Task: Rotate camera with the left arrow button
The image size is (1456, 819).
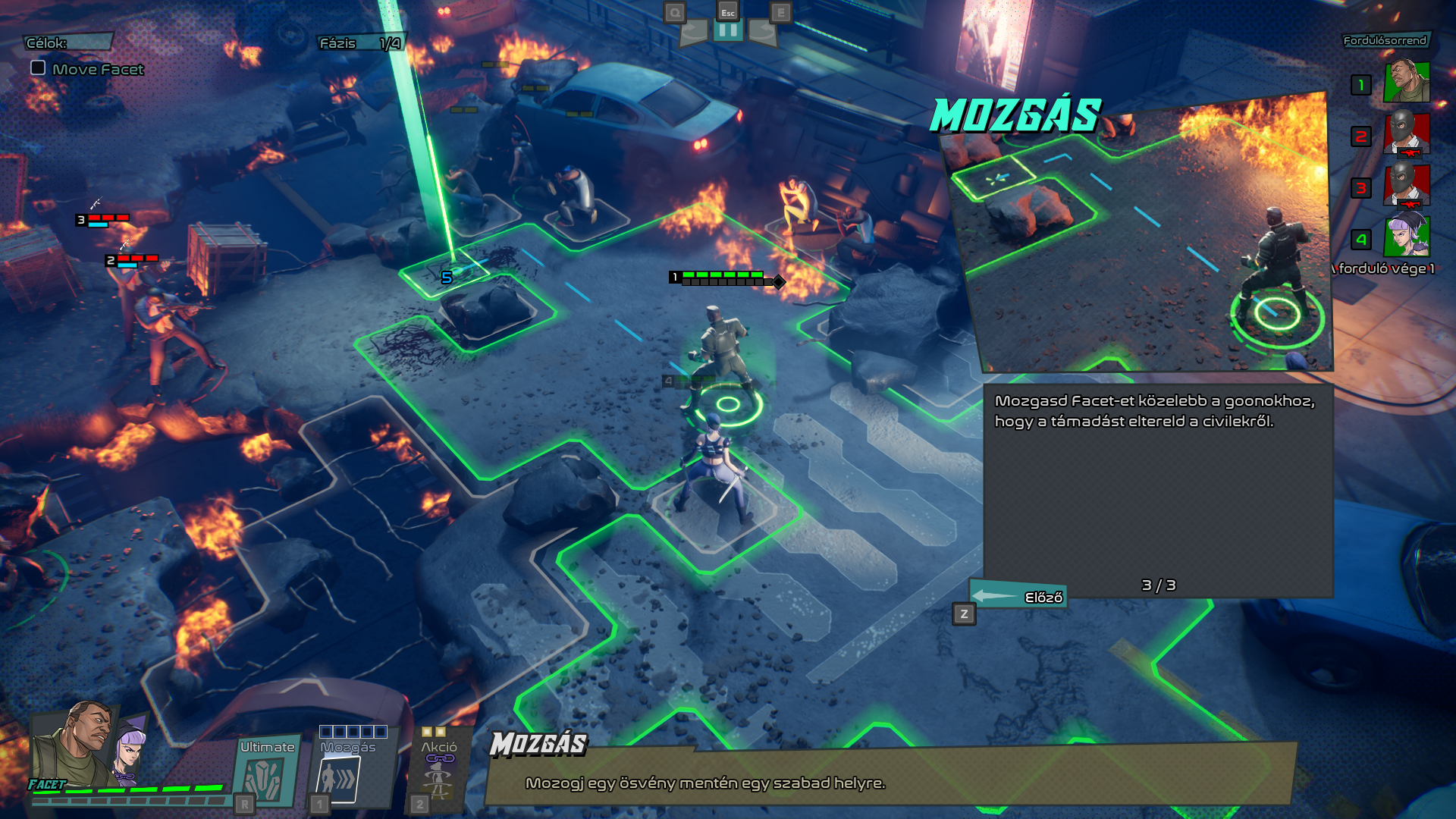Action: click(x=693, y=32)
